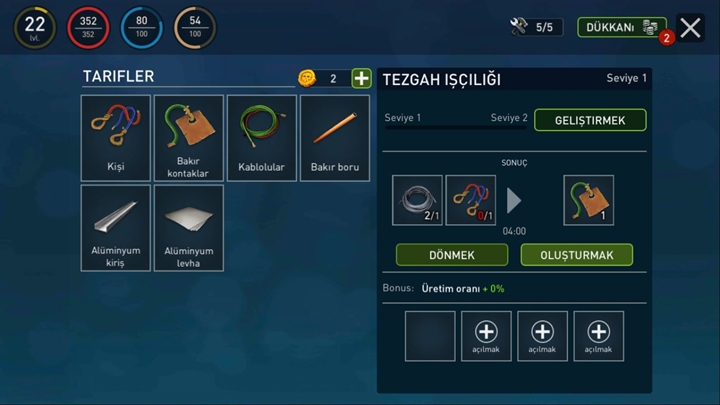Select the Kablolular recipe

(262, 138)
